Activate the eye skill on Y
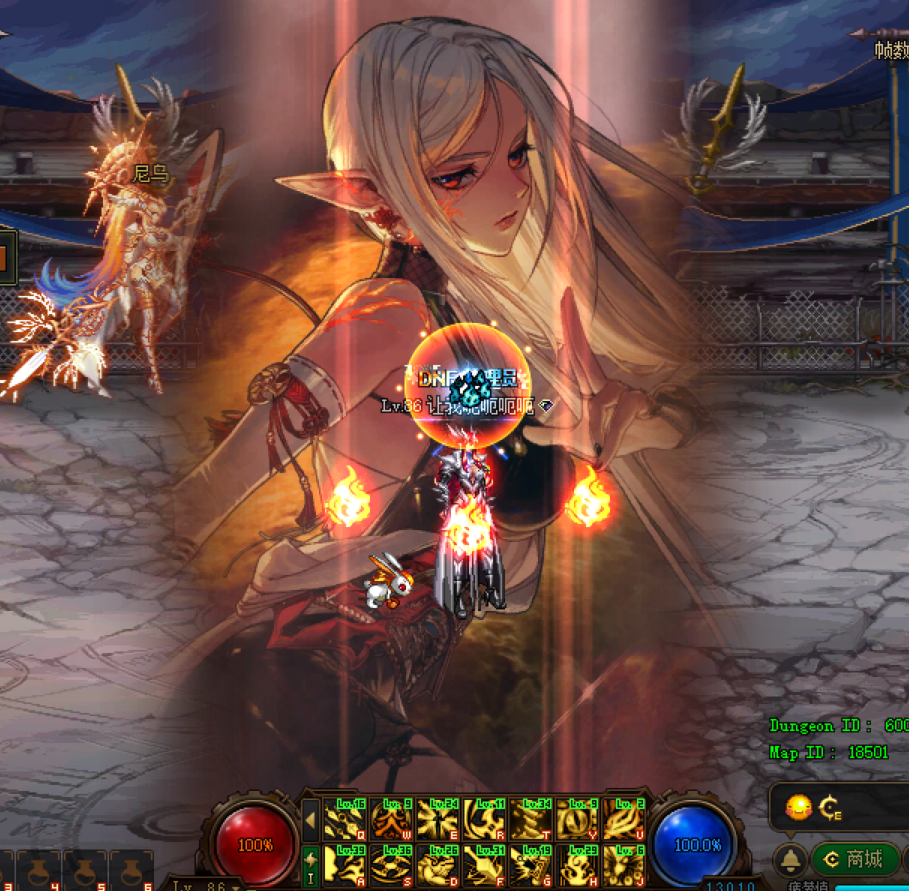This screenshot has width=909, height=891. (576, 819)
